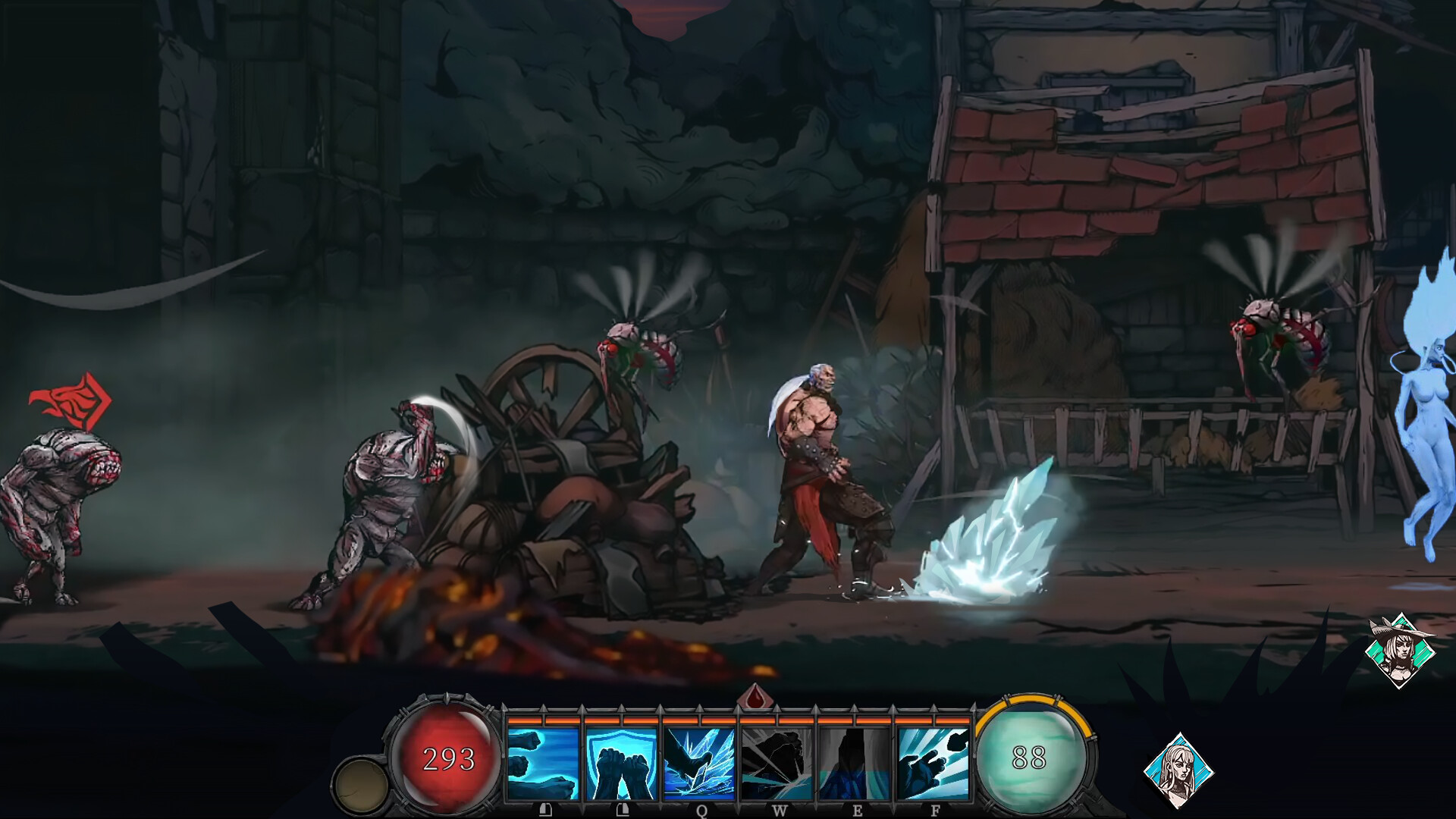Click the red health orb showing 293

(447, 758)
